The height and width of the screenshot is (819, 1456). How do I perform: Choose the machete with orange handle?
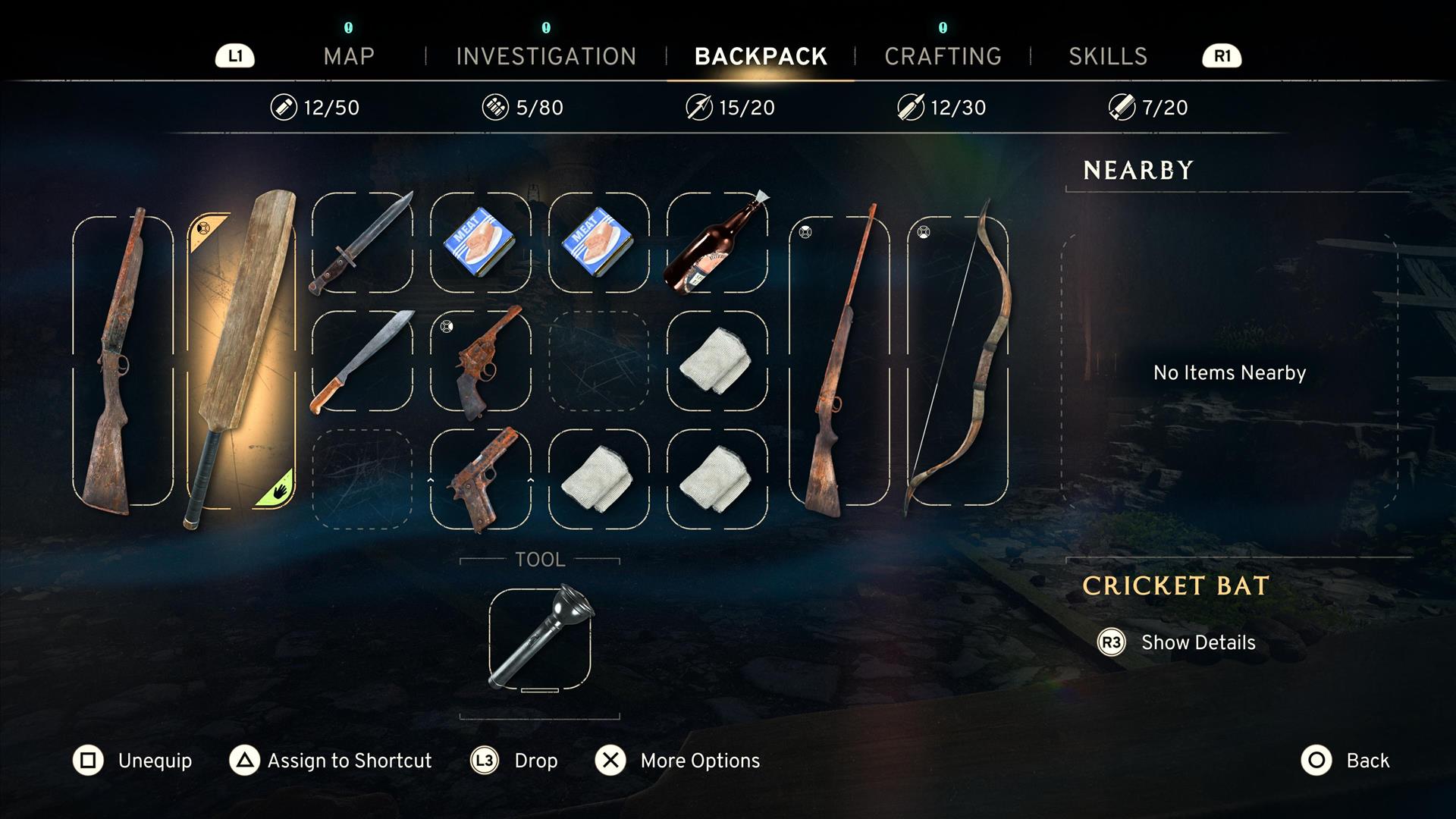pyautogui.click(x=362, y=361)
